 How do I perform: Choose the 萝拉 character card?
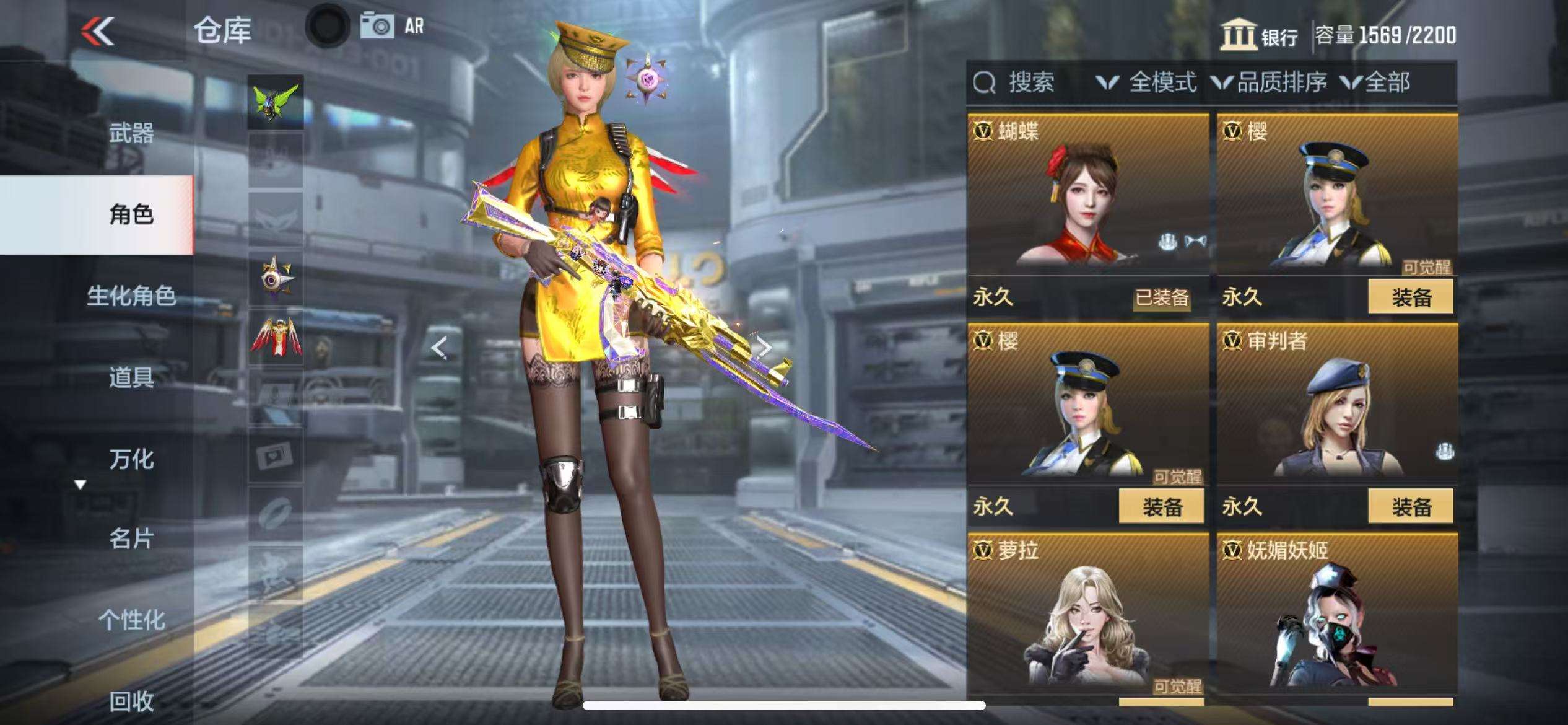(1087, 617)
